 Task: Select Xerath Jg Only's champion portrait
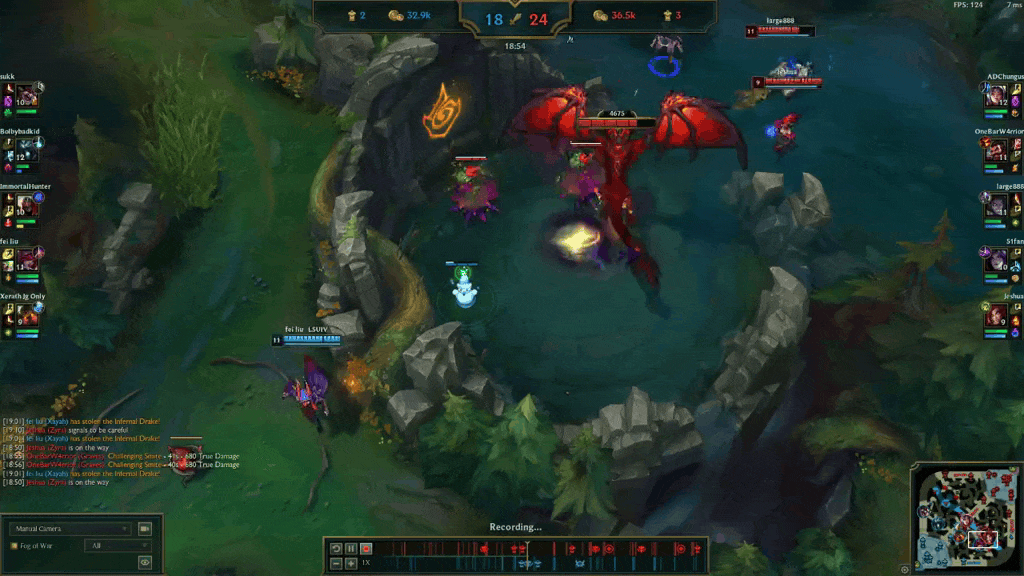(x=26, y=315)
